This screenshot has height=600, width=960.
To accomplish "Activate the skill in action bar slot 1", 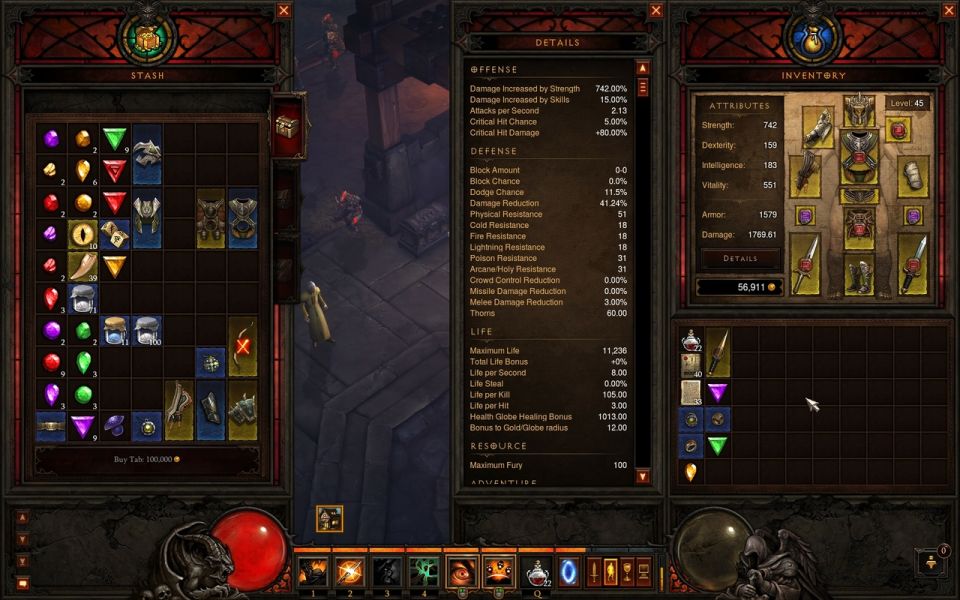I will pos(312,573).
